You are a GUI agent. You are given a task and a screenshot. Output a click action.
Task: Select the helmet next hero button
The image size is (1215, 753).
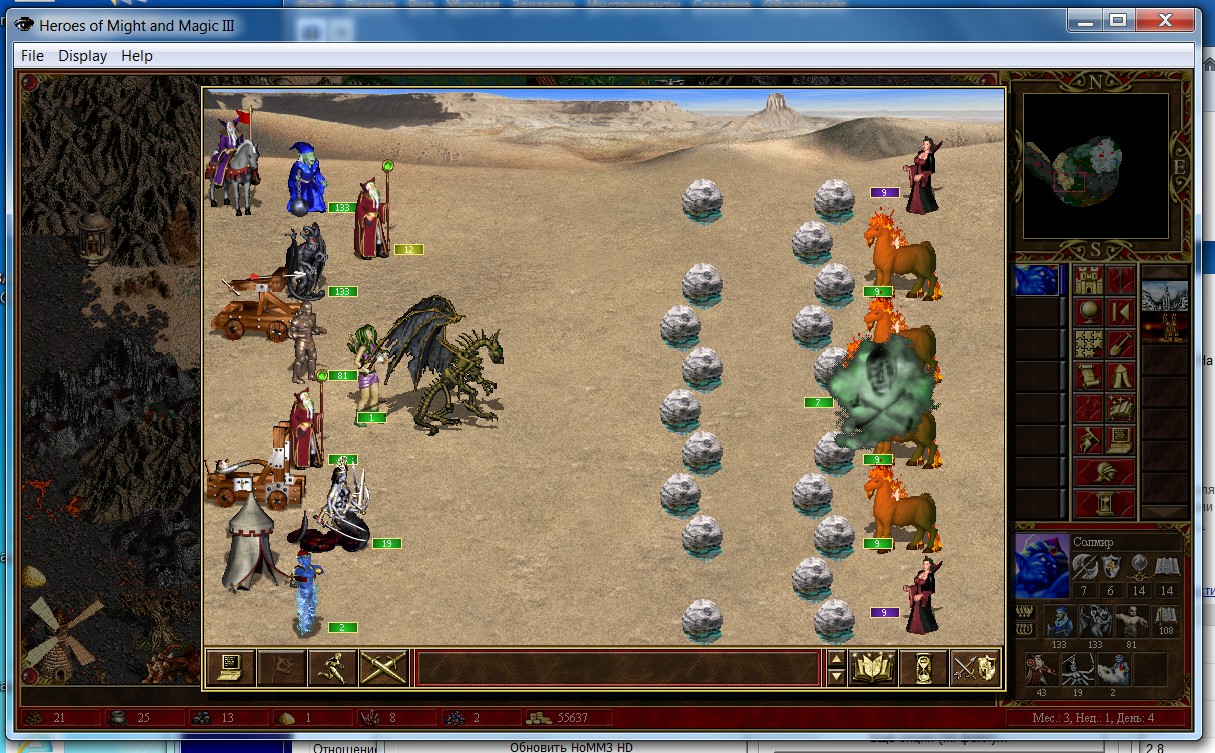[x=1104, y=471]
